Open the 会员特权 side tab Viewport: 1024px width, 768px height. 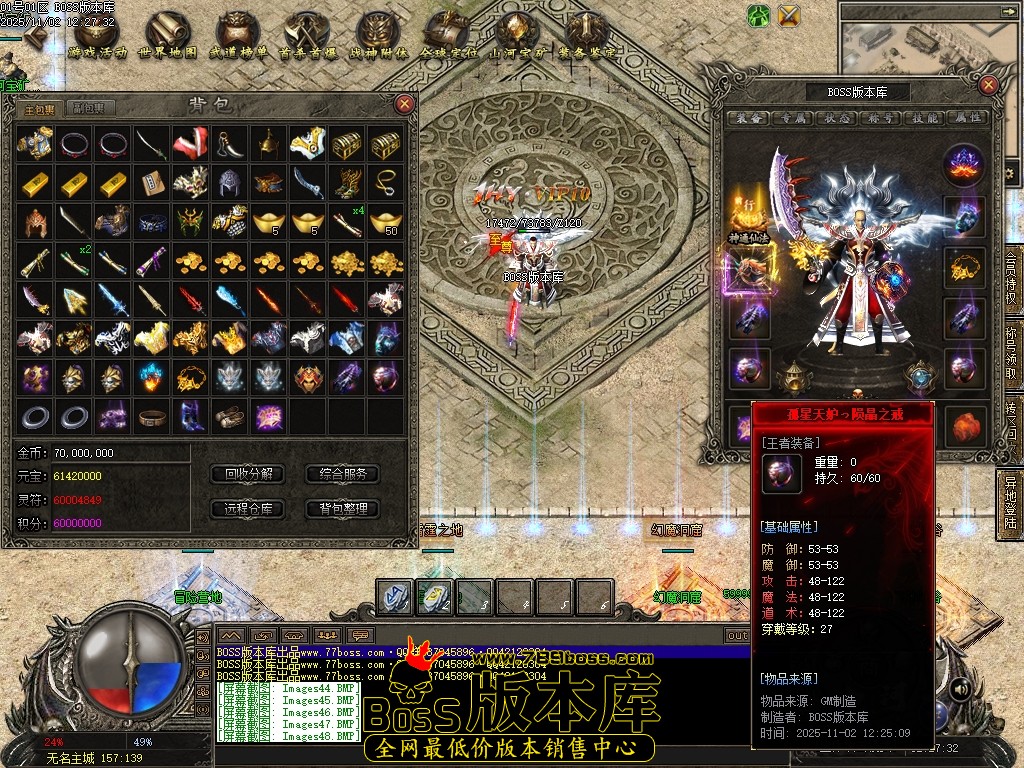1011,282
